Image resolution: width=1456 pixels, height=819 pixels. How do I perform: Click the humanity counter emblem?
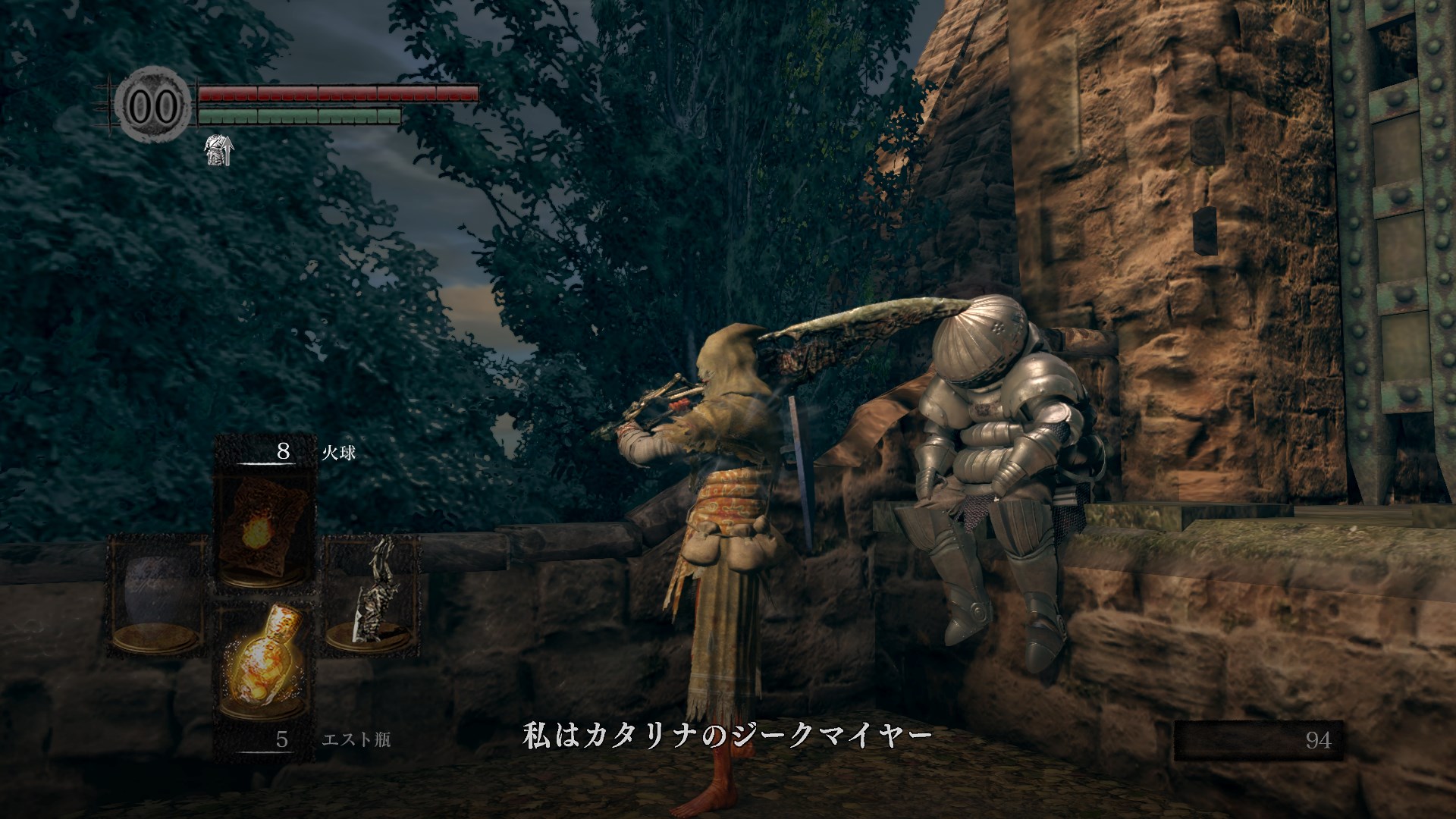[152, 105]
